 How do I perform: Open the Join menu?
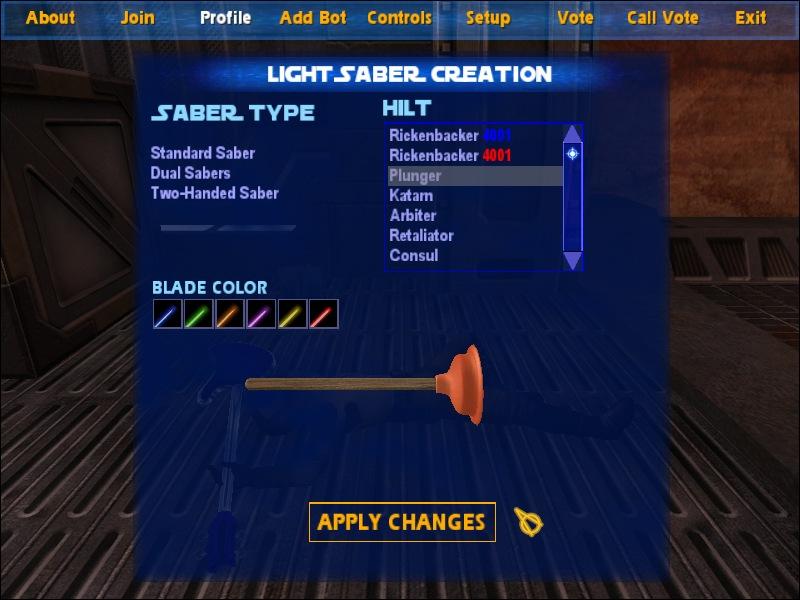[x=138, y=17]
